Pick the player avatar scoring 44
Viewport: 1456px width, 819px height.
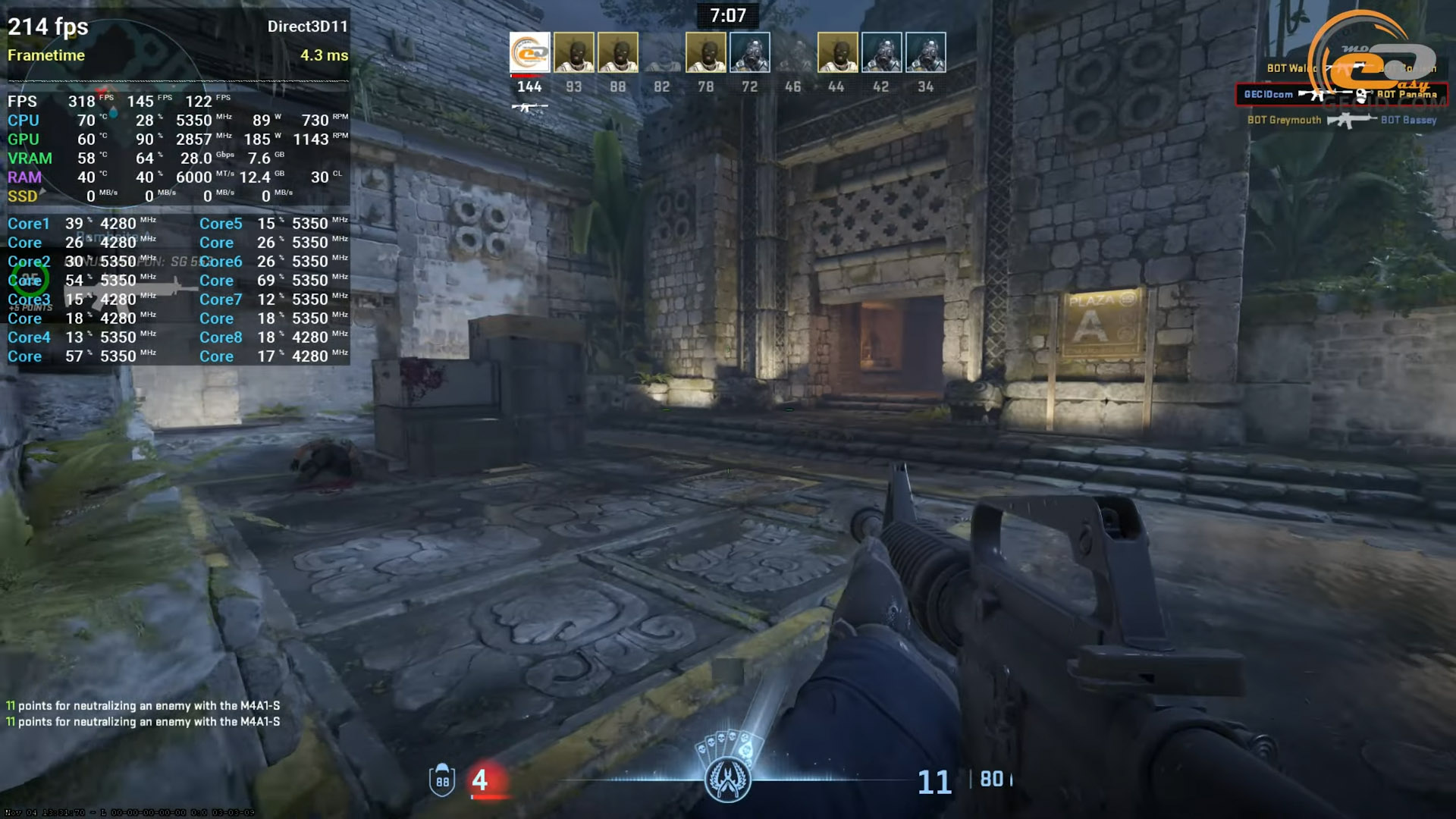click(x=837, y=52)
